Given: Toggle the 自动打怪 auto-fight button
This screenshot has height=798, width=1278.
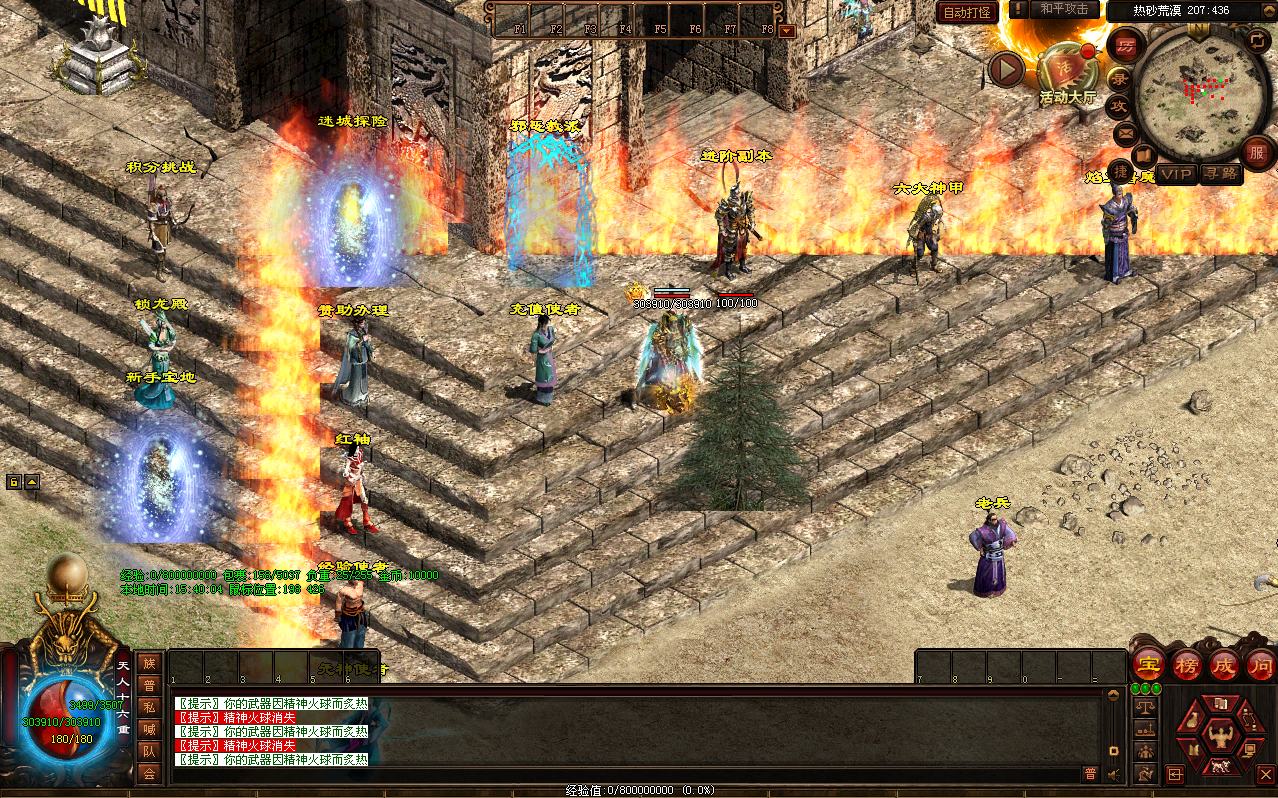Looking at the screenshot, I should [x=966, y=12].
